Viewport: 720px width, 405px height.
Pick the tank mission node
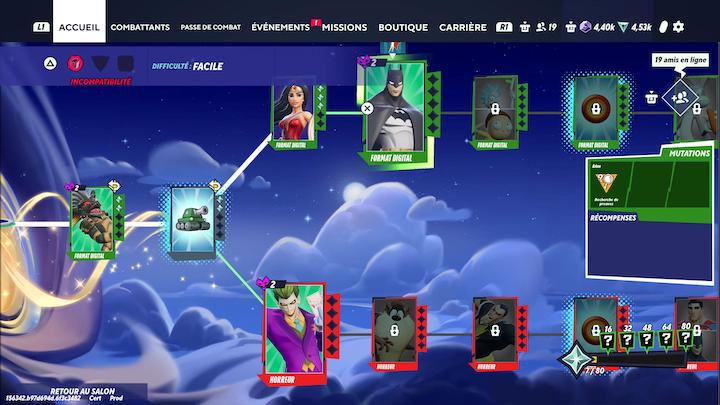192,221
